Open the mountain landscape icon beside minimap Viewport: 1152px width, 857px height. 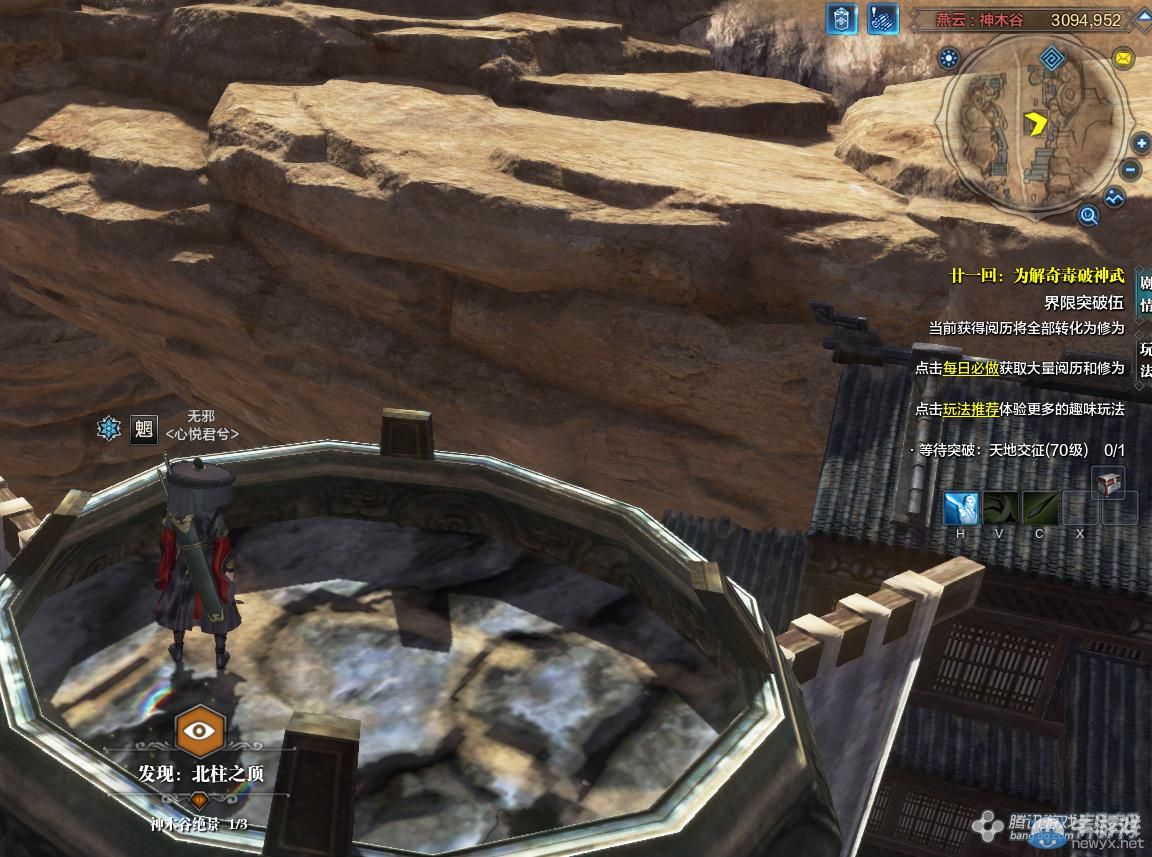click(1114, 199)
